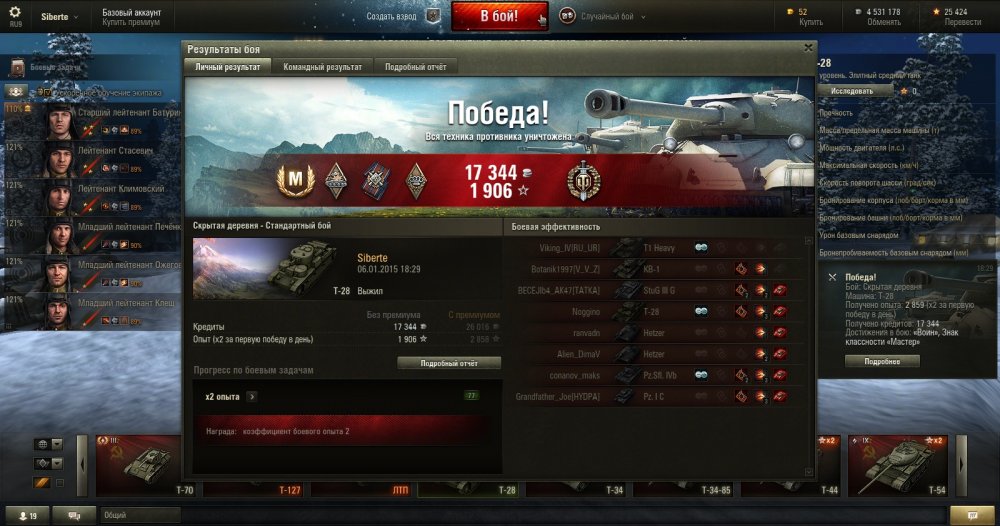Switch to the Командный результат tab
1000x526 pixels.
[x=322, y=66]
